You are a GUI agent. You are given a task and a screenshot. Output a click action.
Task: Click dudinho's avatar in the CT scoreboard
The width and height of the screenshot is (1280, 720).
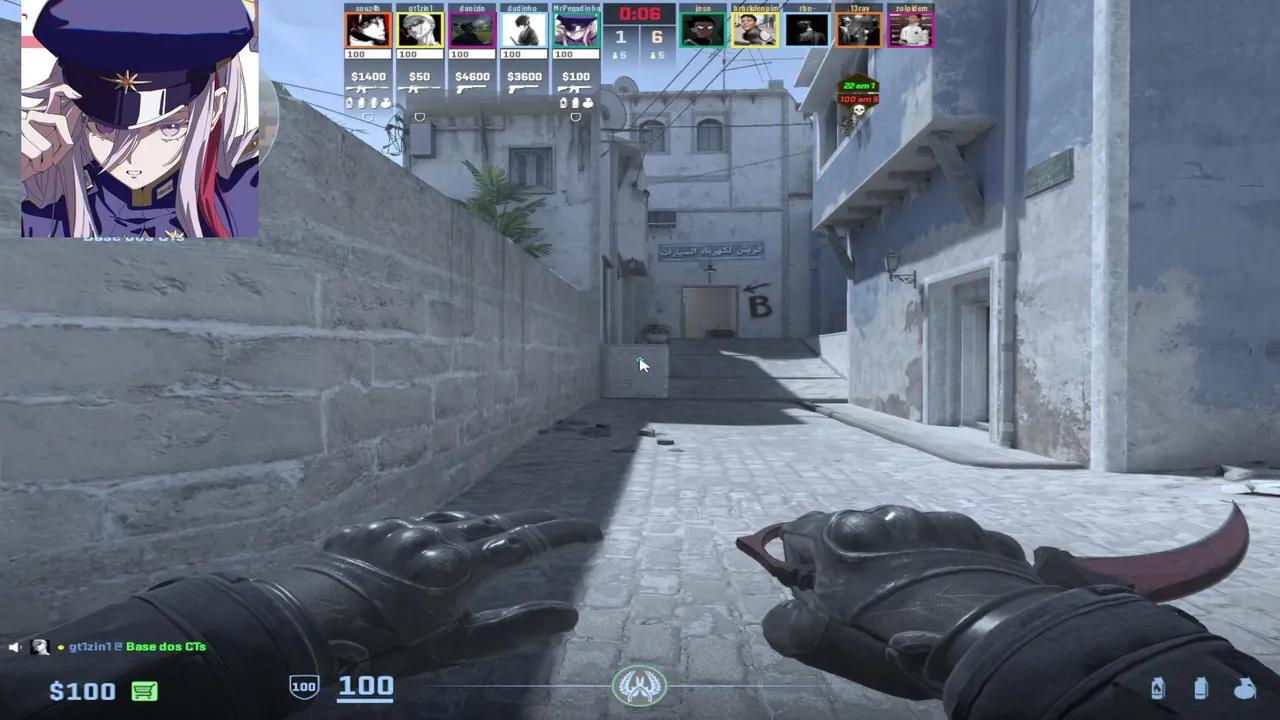pyautogui.click(x=524, y=30)
